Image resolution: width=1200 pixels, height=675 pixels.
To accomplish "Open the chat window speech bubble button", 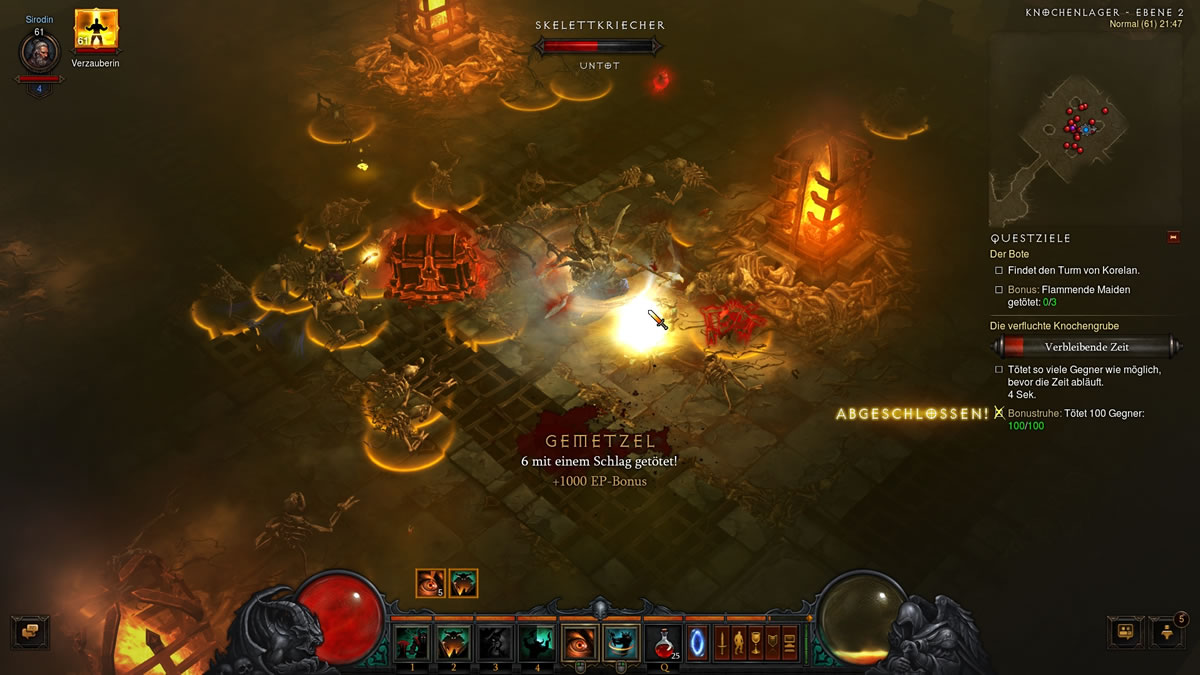I will click(x=30, y=632).
